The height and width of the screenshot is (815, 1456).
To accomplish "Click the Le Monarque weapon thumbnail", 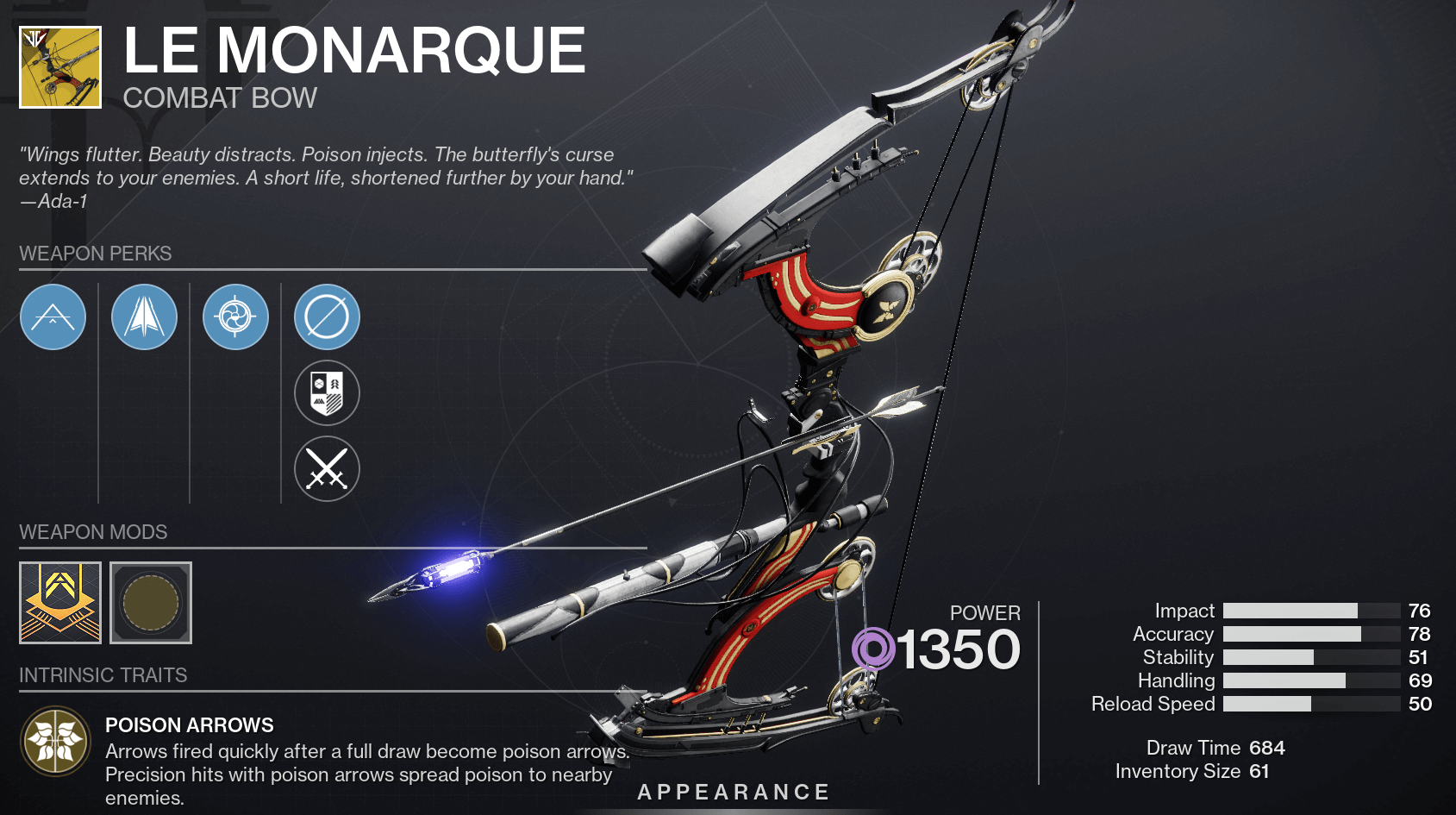I will pyautogui.click(x=60, y=67).
